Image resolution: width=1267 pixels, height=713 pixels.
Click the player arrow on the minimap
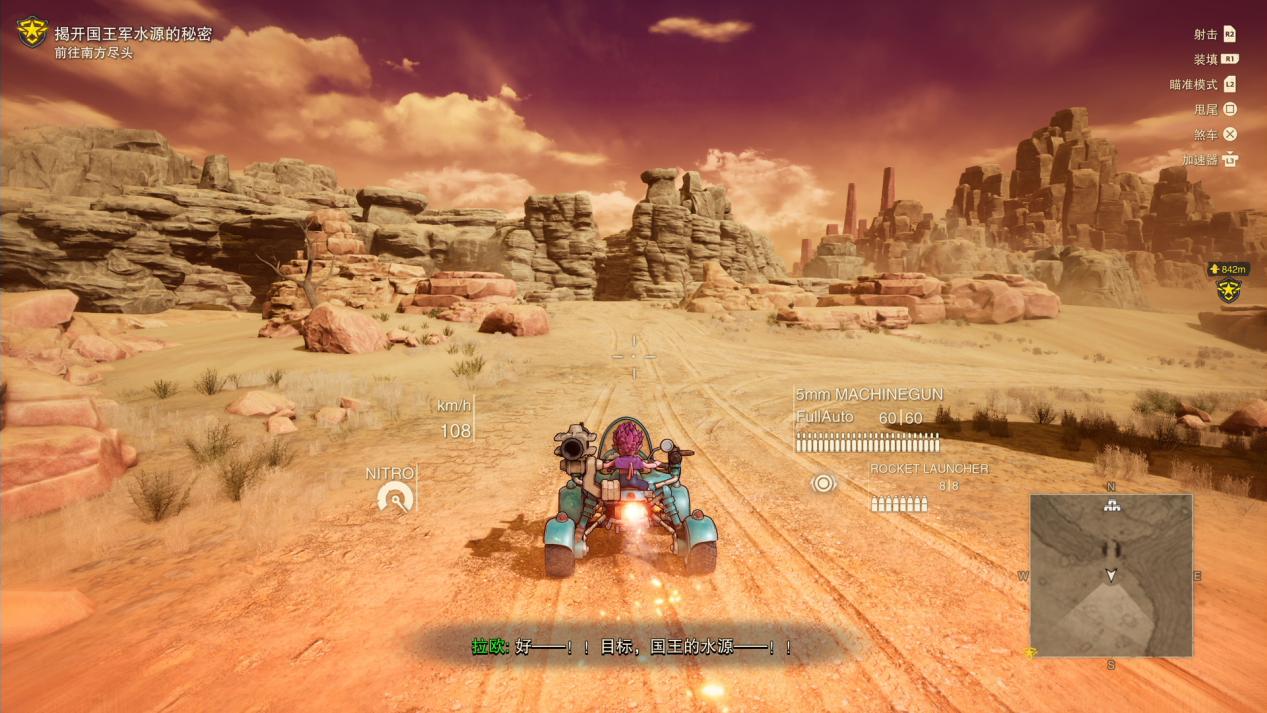tap(1111, 575)
